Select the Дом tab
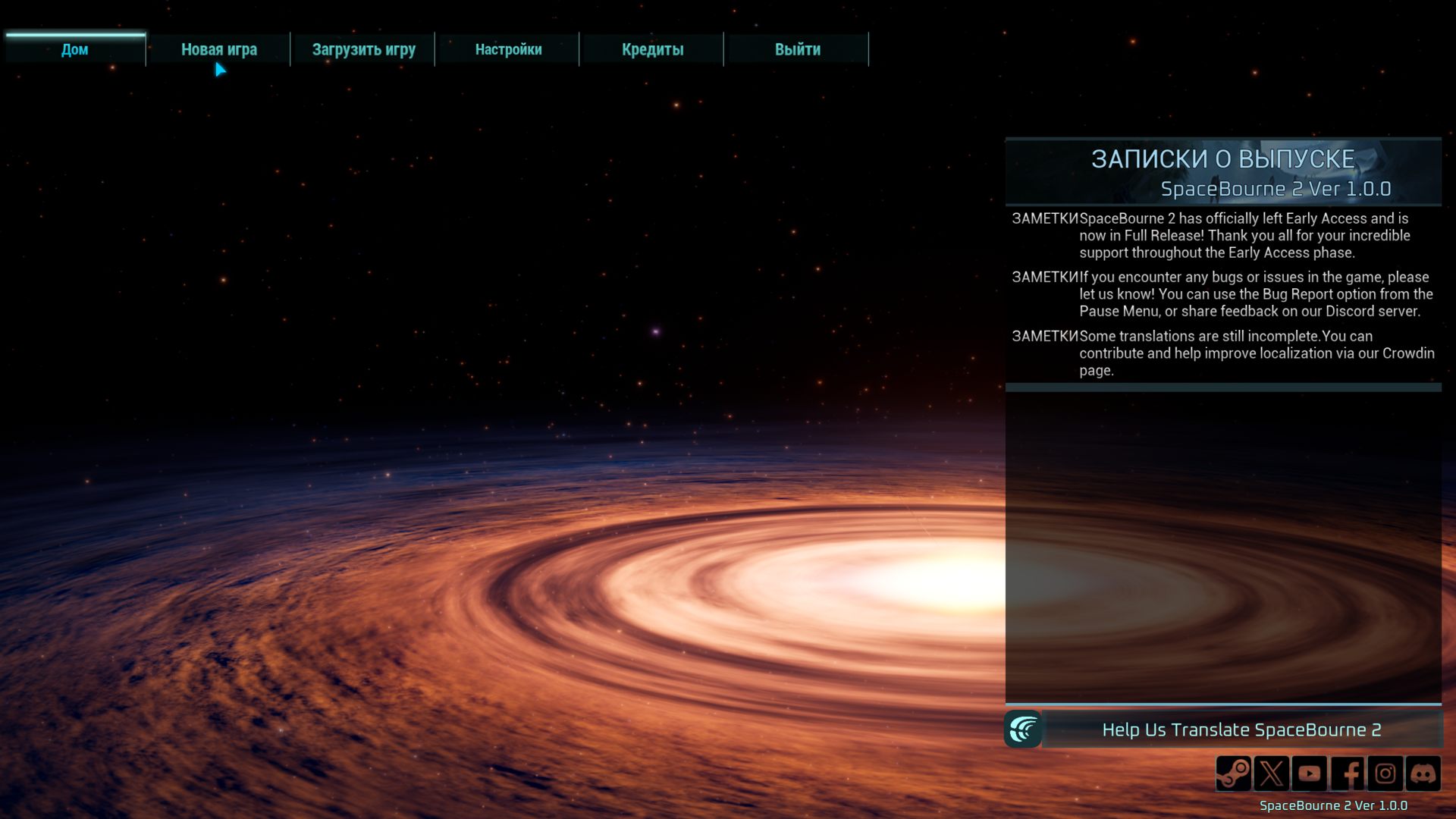This screenshot has width=1456, height=819. tap(74, 49)
